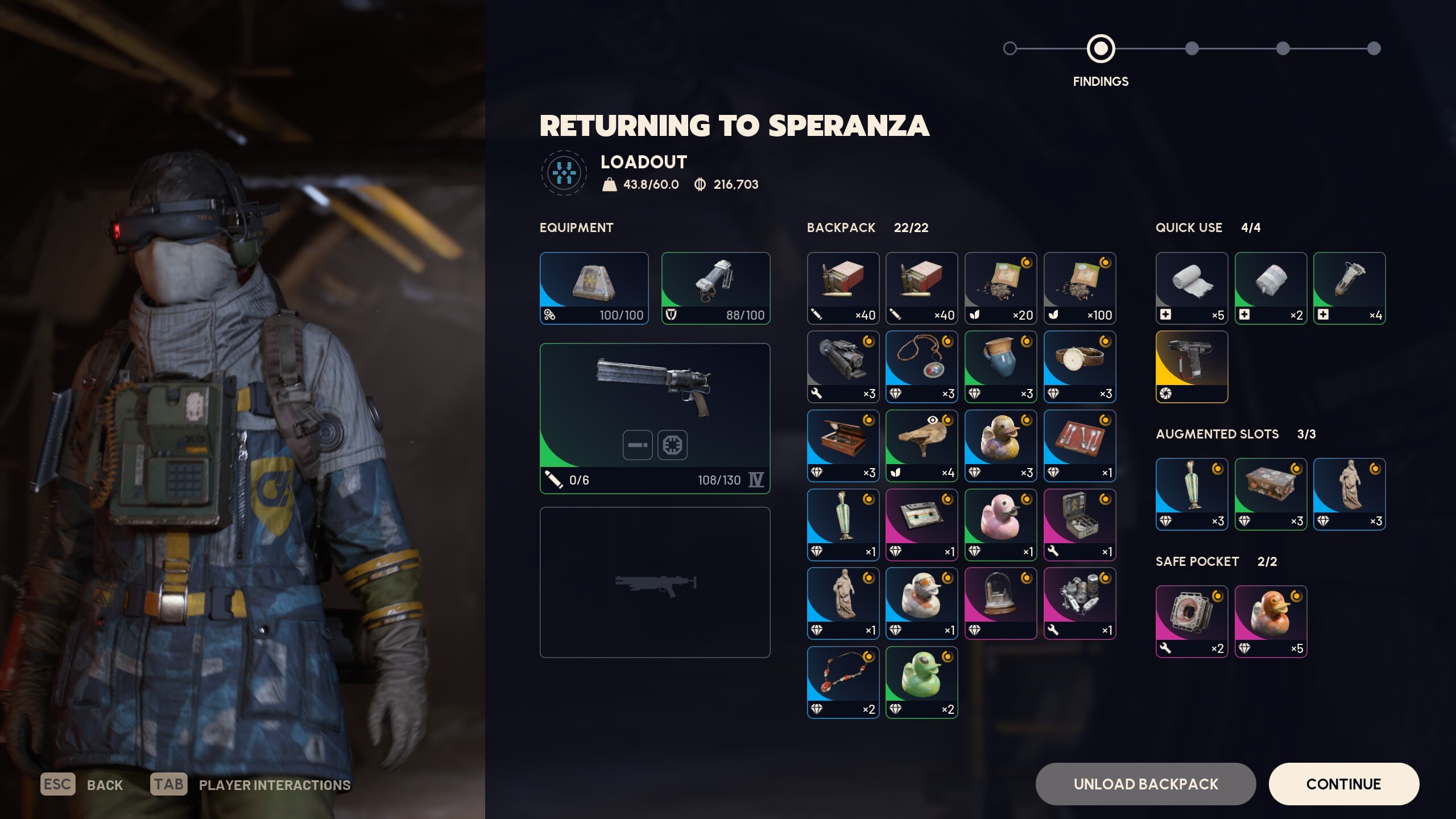Choose the yellow-tier quick use gadget
The width and height of the screenshot is (1456, 819).
click(x=1192, y=367)
